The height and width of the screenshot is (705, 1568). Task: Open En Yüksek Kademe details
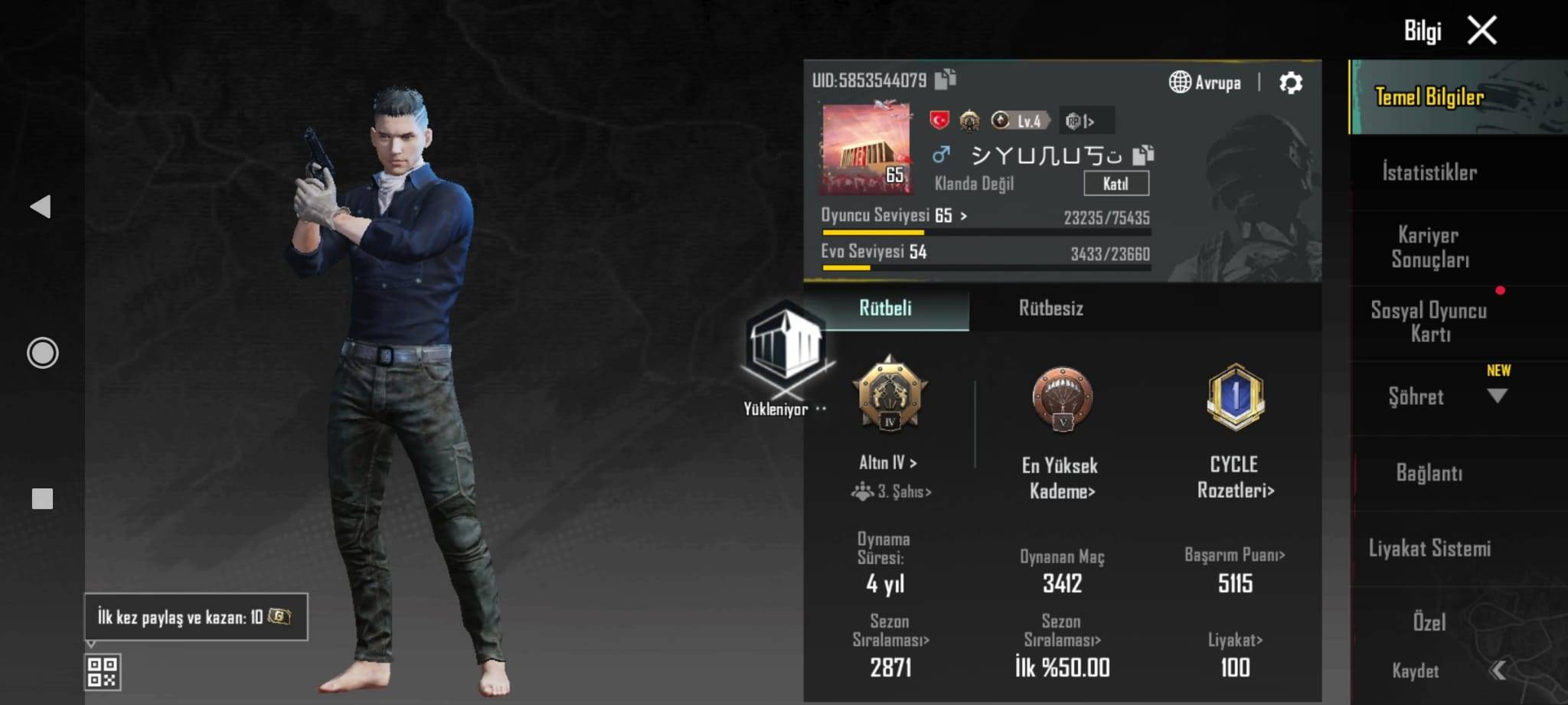1061,477
